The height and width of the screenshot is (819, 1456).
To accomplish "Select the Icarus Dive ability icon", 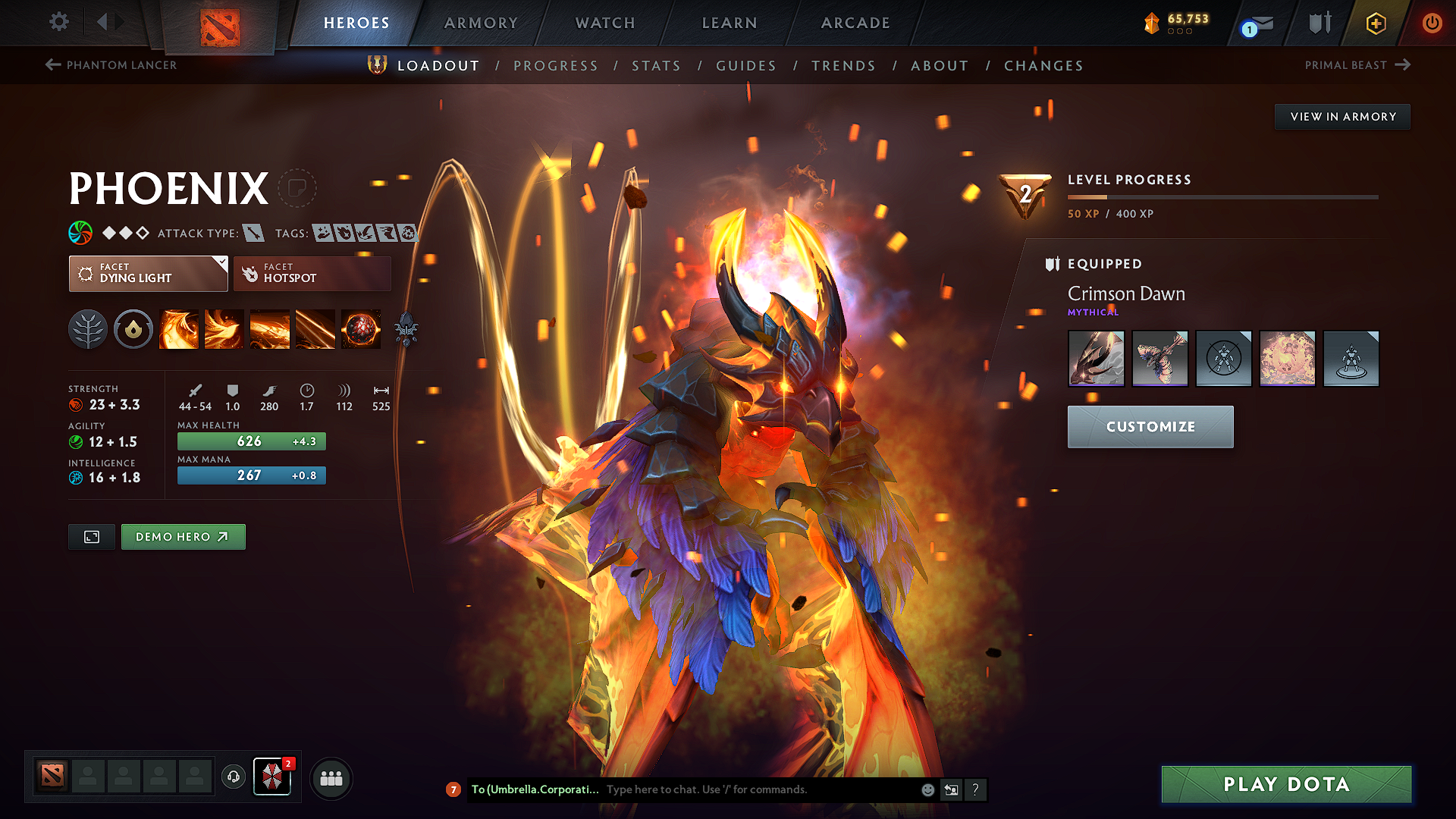I will point(178,329).
